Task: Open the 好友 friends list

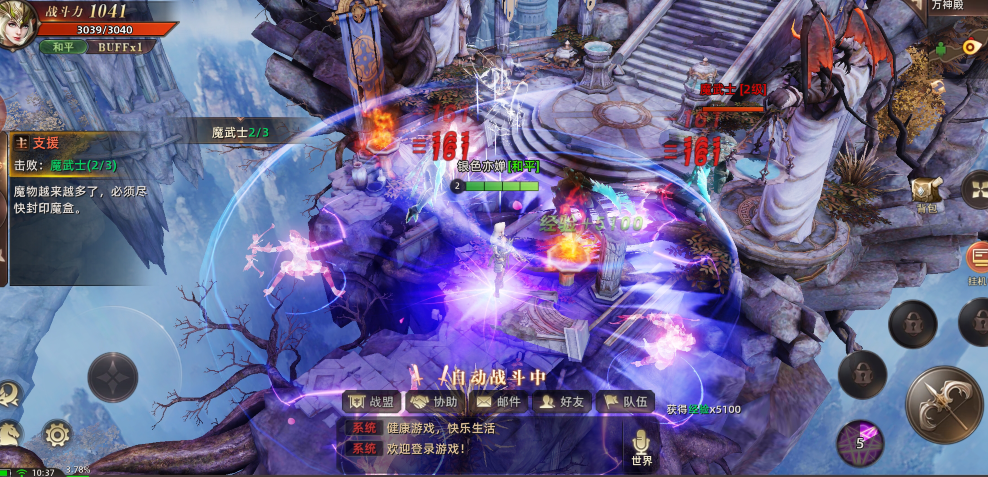Action: click(x=561, y=402)
